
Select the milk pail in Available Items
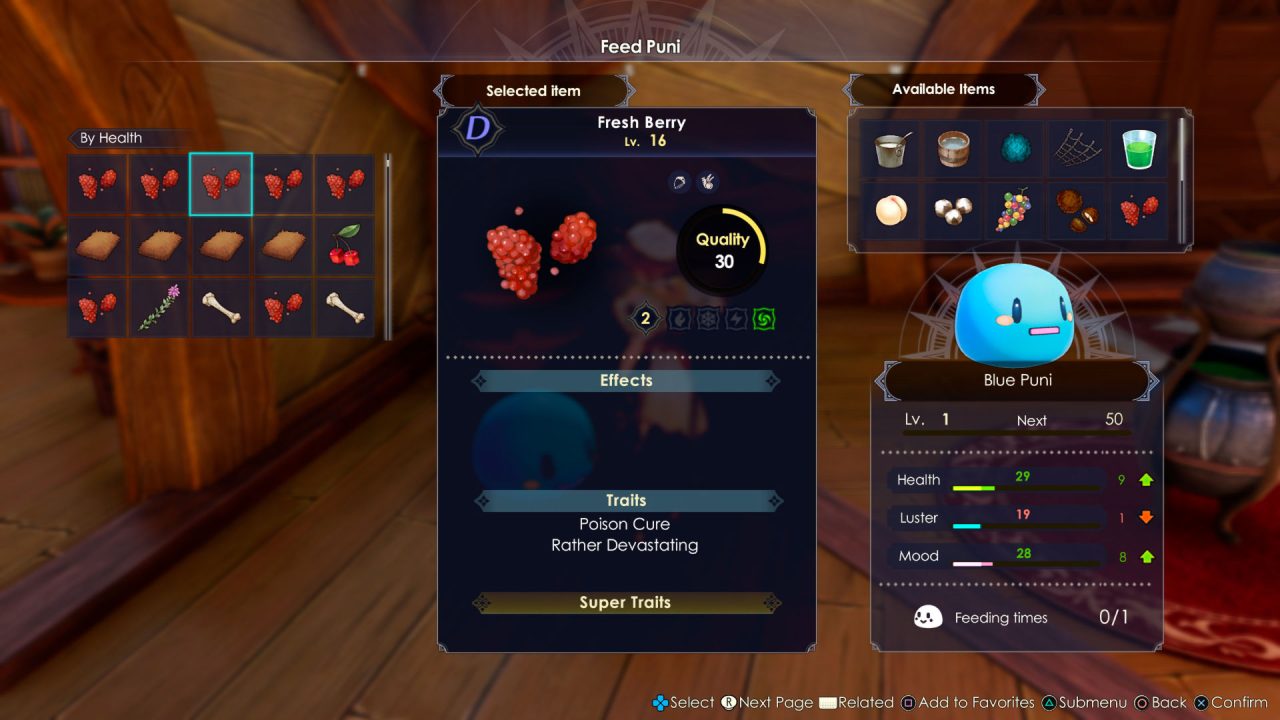pos(890,150)
